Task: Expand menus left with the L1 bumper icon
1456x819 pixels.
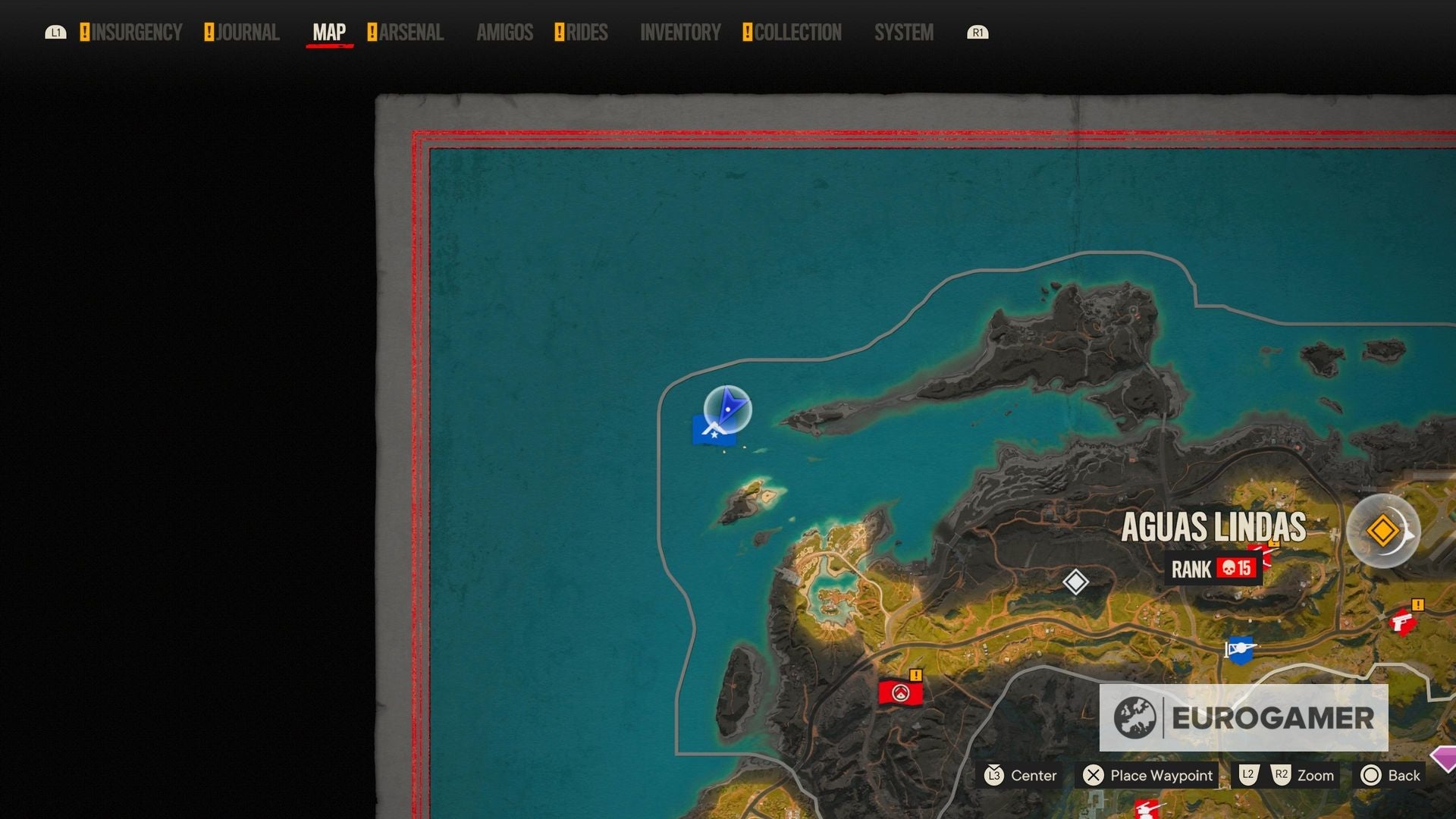Action: tap(56, 33)
